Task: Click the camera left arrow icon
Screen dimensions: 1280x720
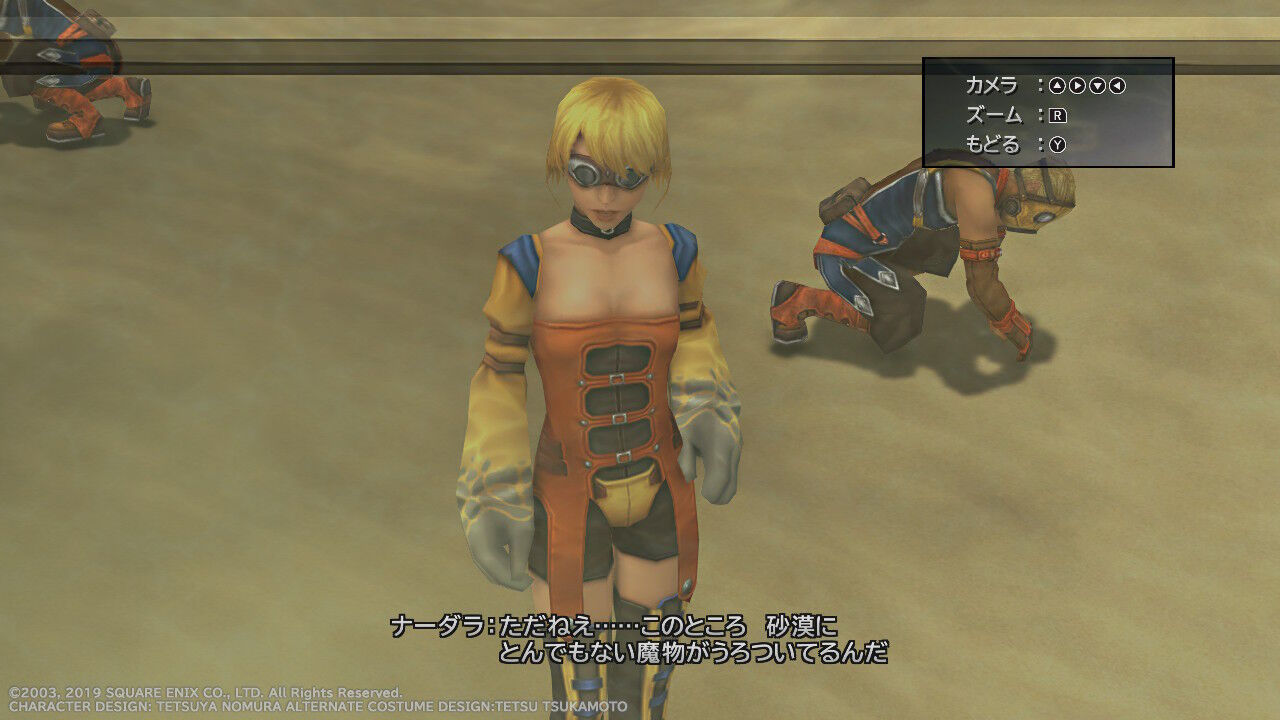Action: pos(1117,86)
